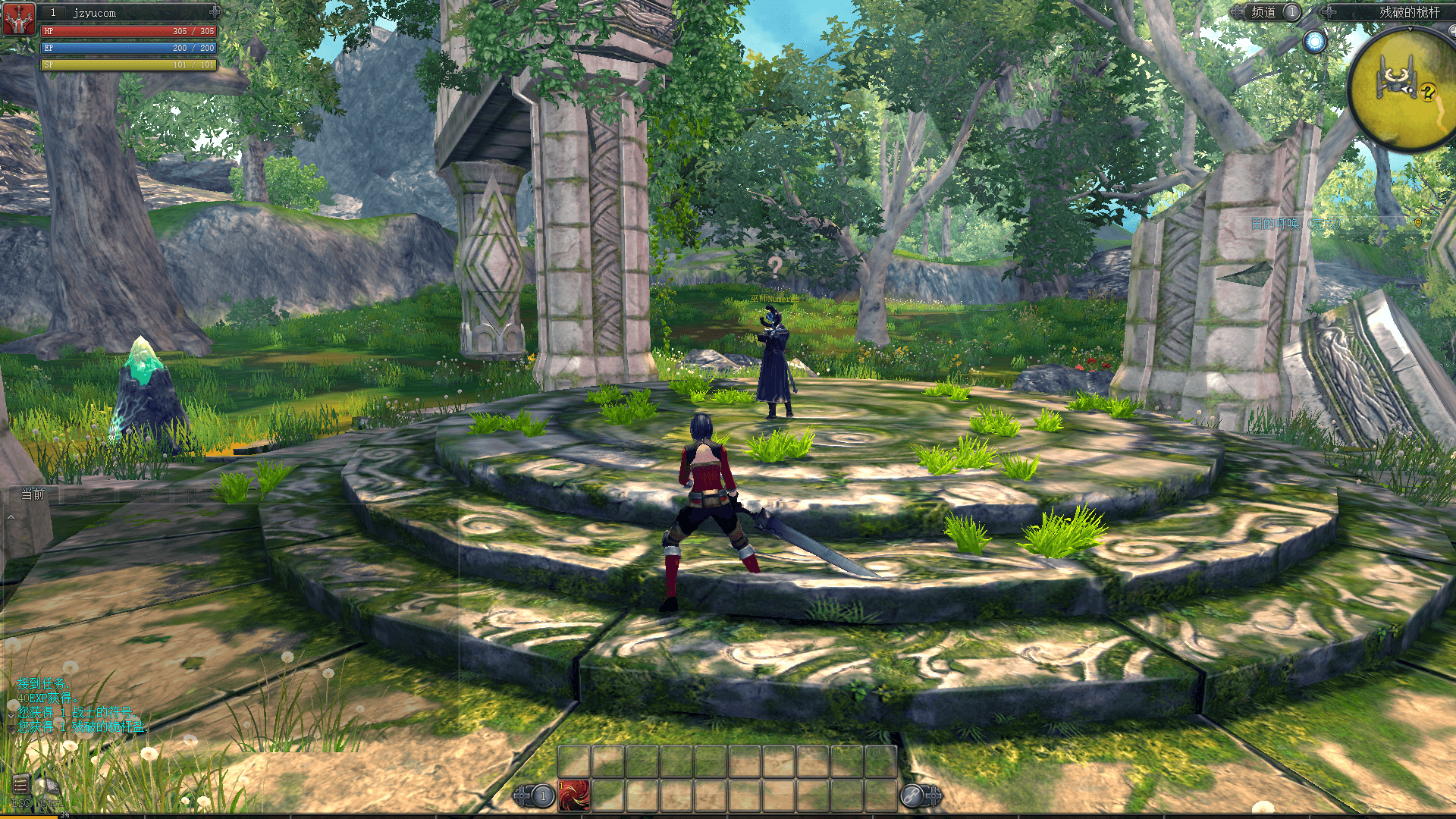Open the 频道 channel selector
This screenshot has width=1456, height=819.
[x=1264, y=12]
